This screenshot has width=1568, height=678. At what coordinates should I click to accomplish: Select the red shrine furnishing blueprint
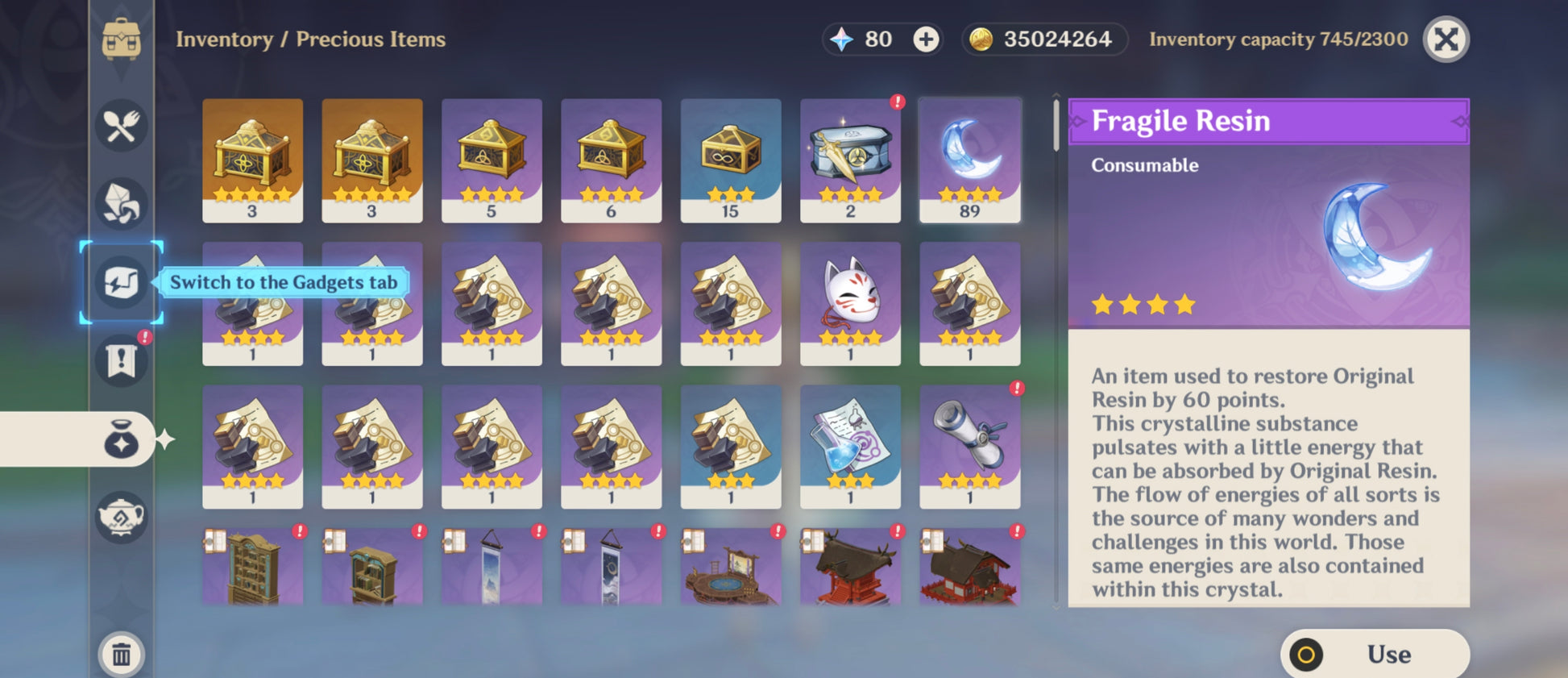(x=850, y=567)
